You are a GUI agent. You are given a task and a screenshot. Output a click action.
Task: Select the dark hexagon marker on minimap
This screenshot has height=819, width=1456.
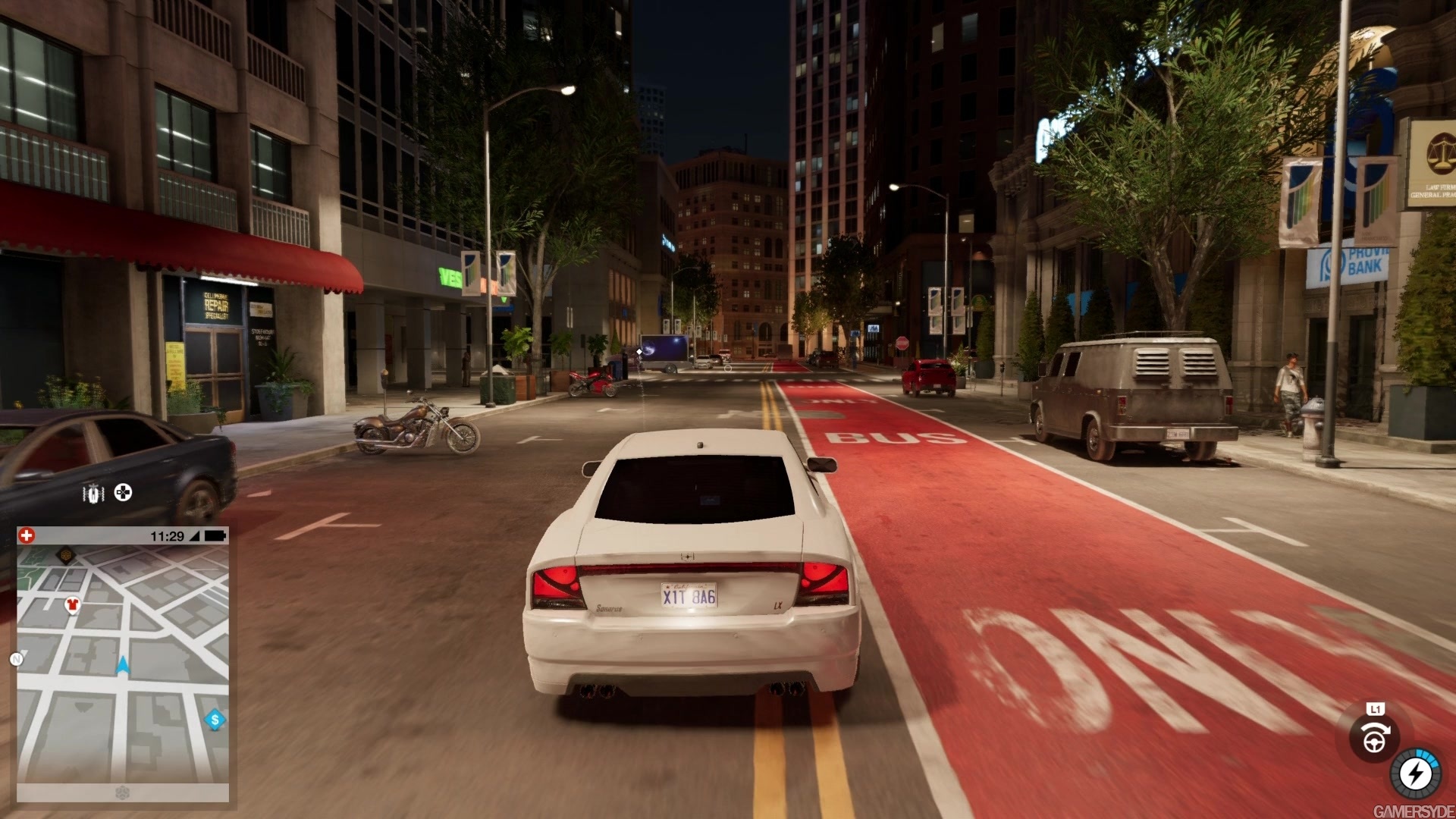pos(66,554)
